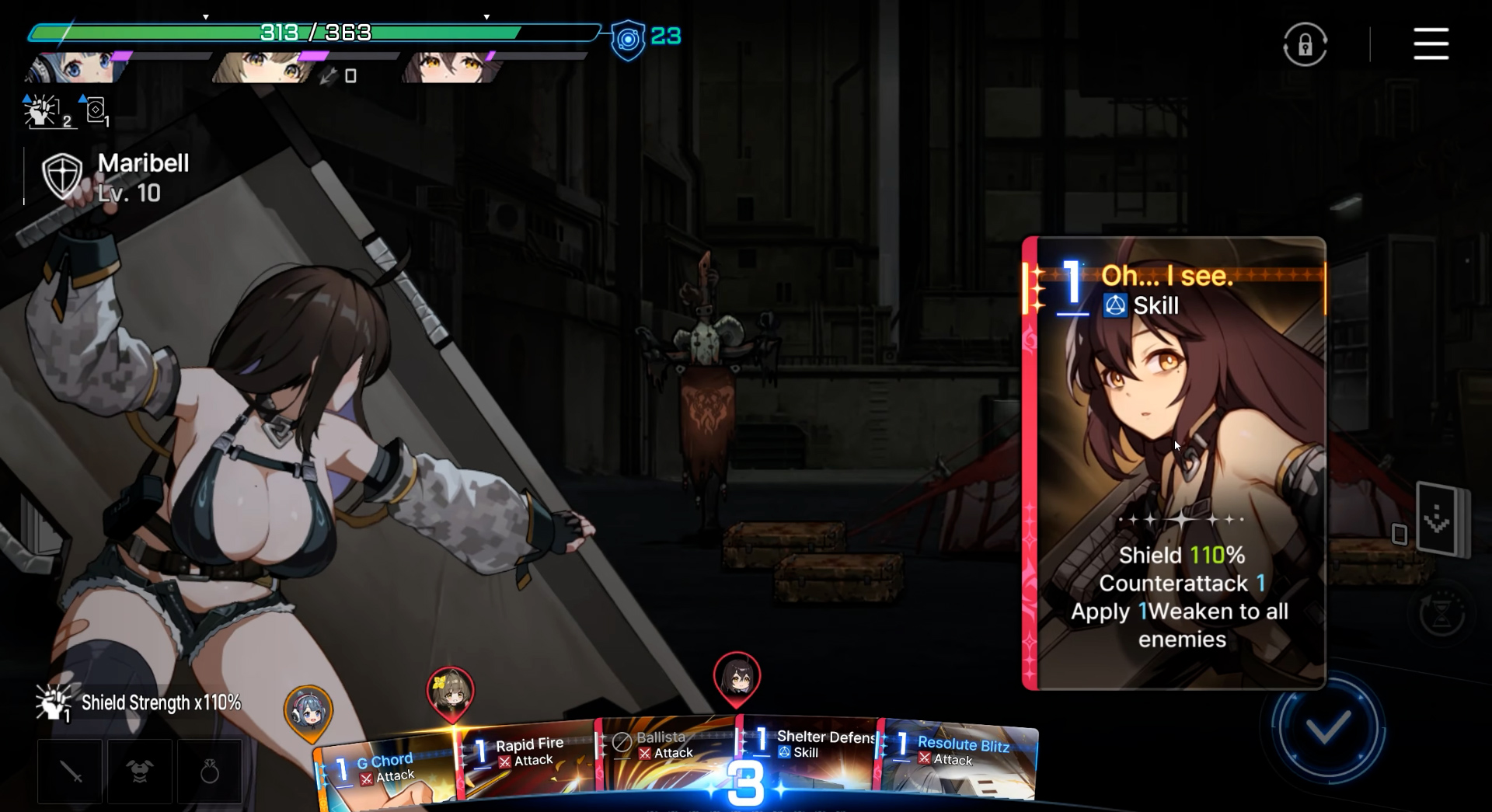Inspect the shield emblem next to Maribell

point(62,176)
